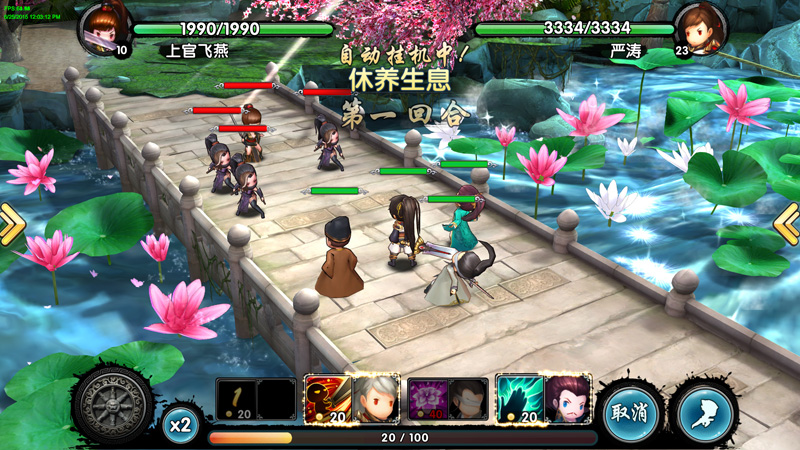Viewport: 800px width, 450px height.
Task: Tap the round running-figure flee button
Action: (705, 412)
